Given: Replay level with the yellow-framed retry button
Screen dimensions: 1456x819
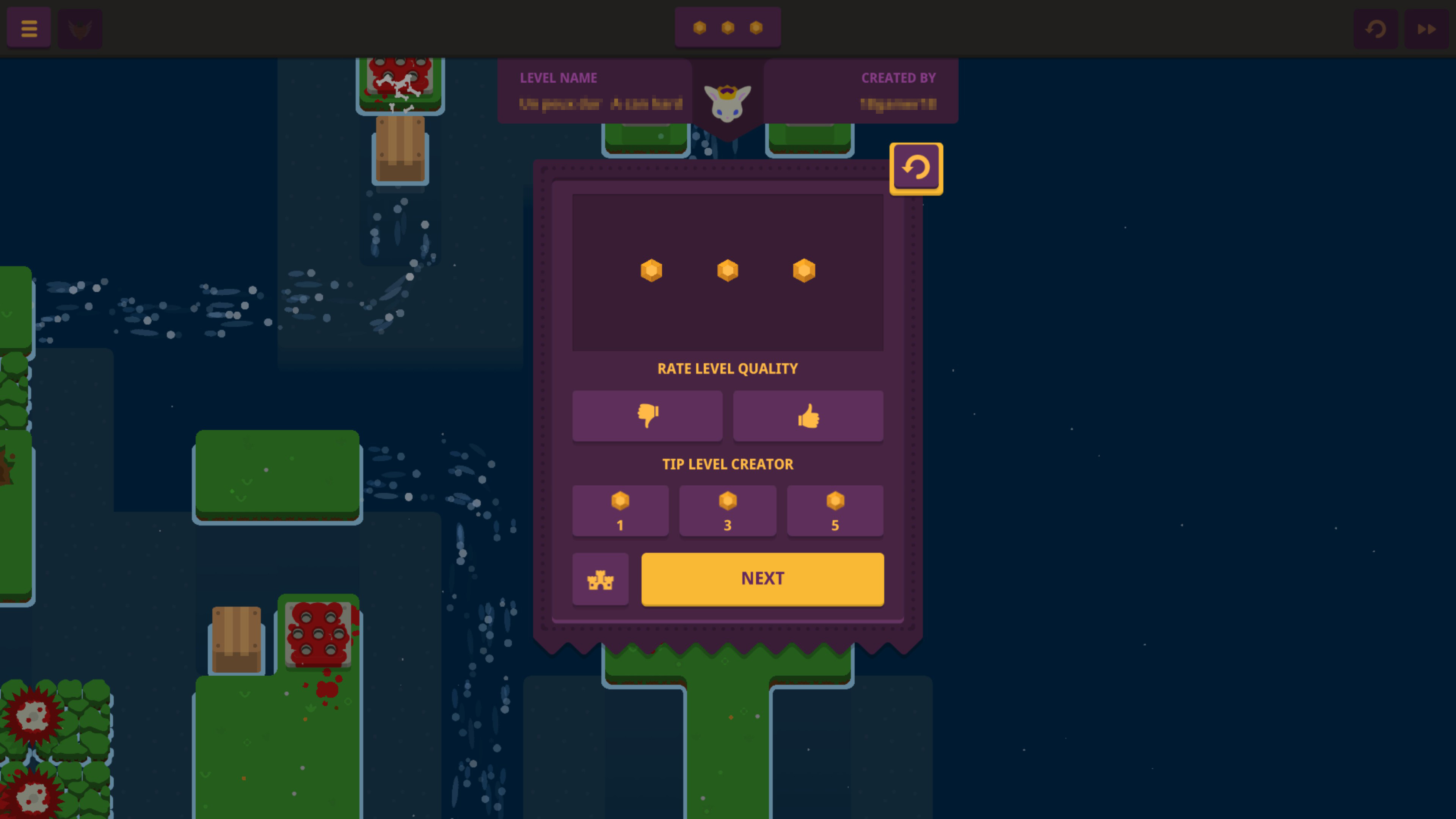Looking at the screenshot, I should (x=916, y=168).
